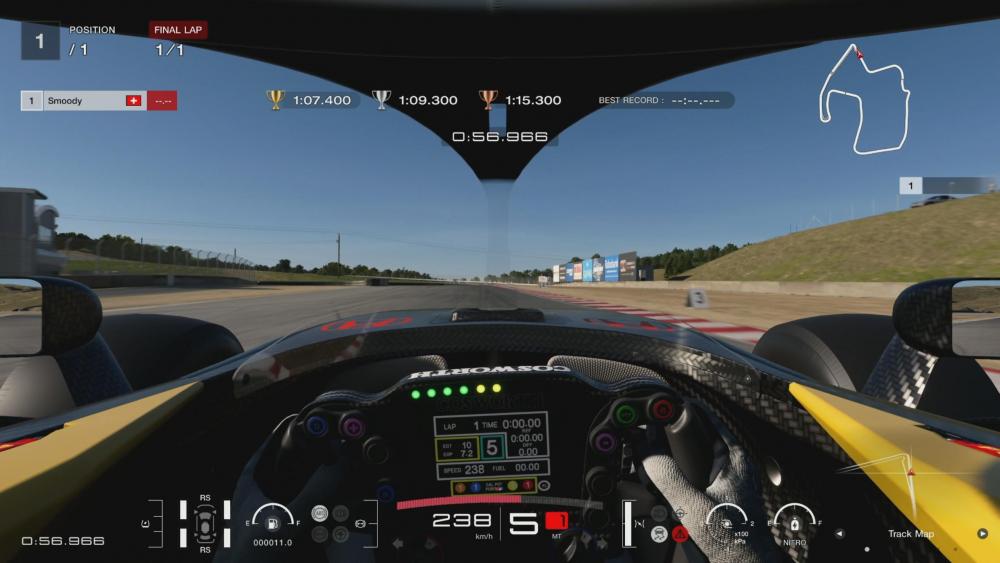Click the tyre wear car diagram
Image resolution: width=1000 pixels, height=563 pixels.
(205, 523)
